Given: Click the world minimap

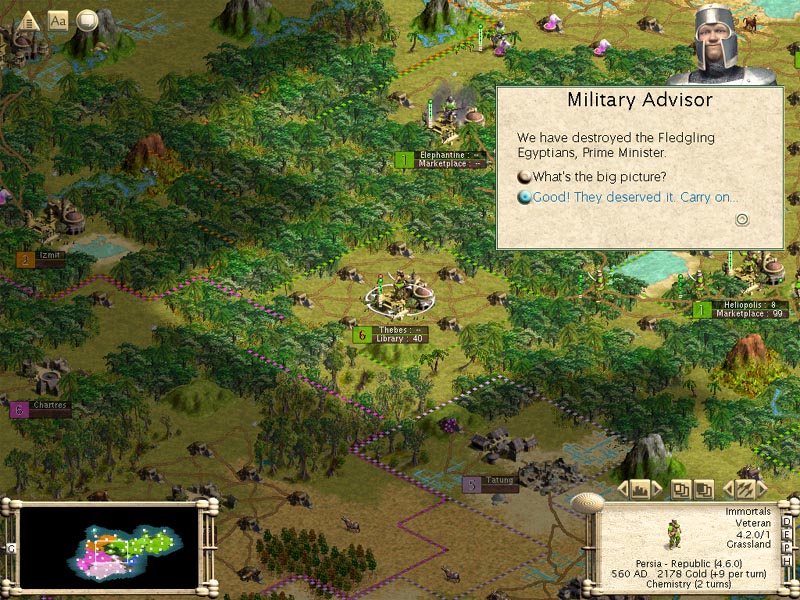Looking at the screenshot, I should 109,543.
